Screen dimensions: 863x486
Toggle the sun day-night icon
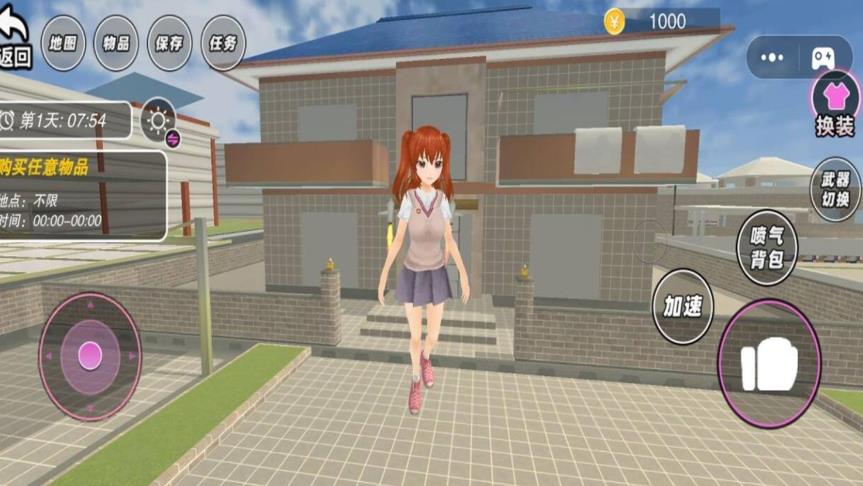point(158,120)
